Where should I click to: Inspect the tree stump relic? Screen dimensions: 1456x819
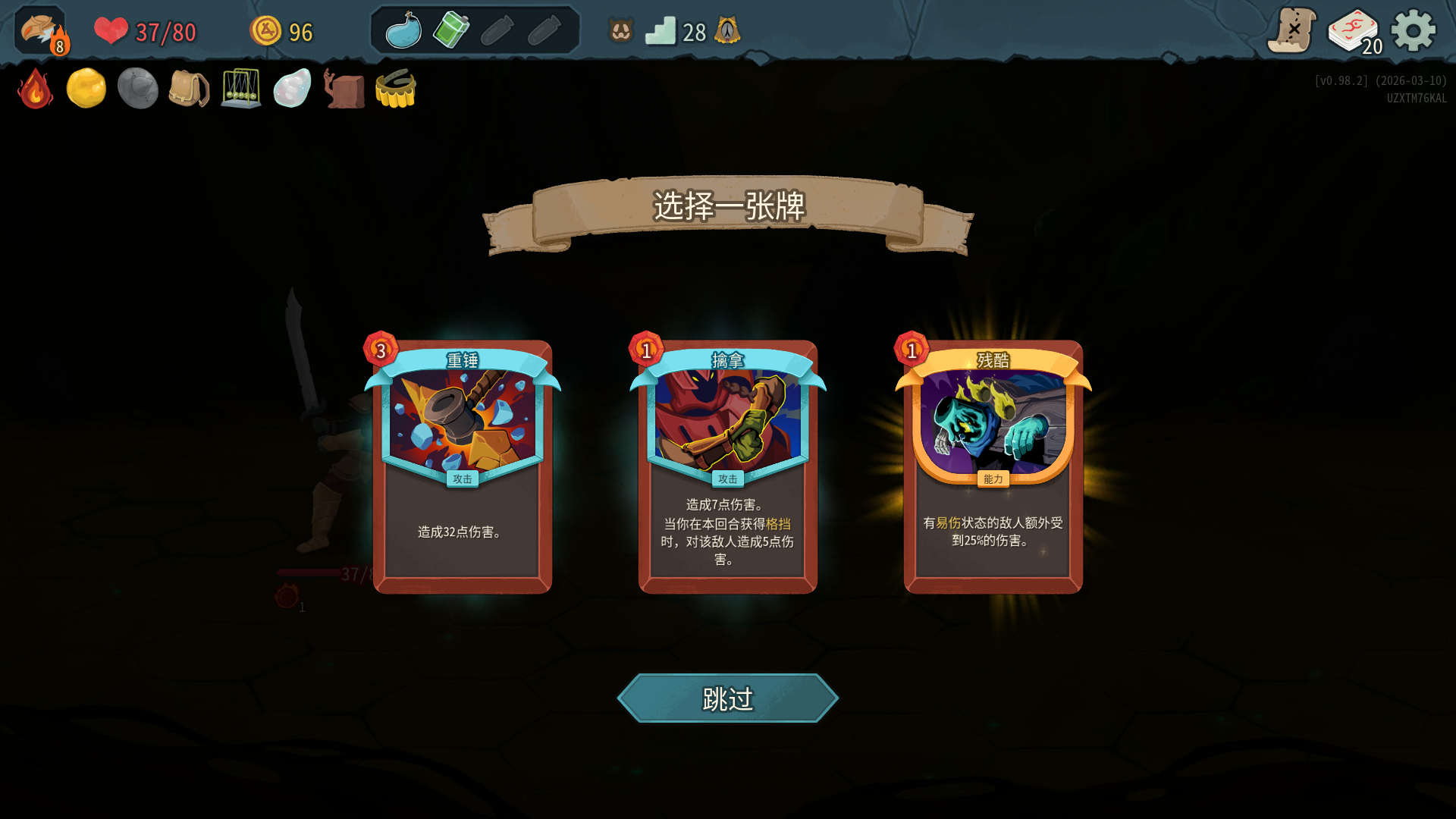click(344, 89)
